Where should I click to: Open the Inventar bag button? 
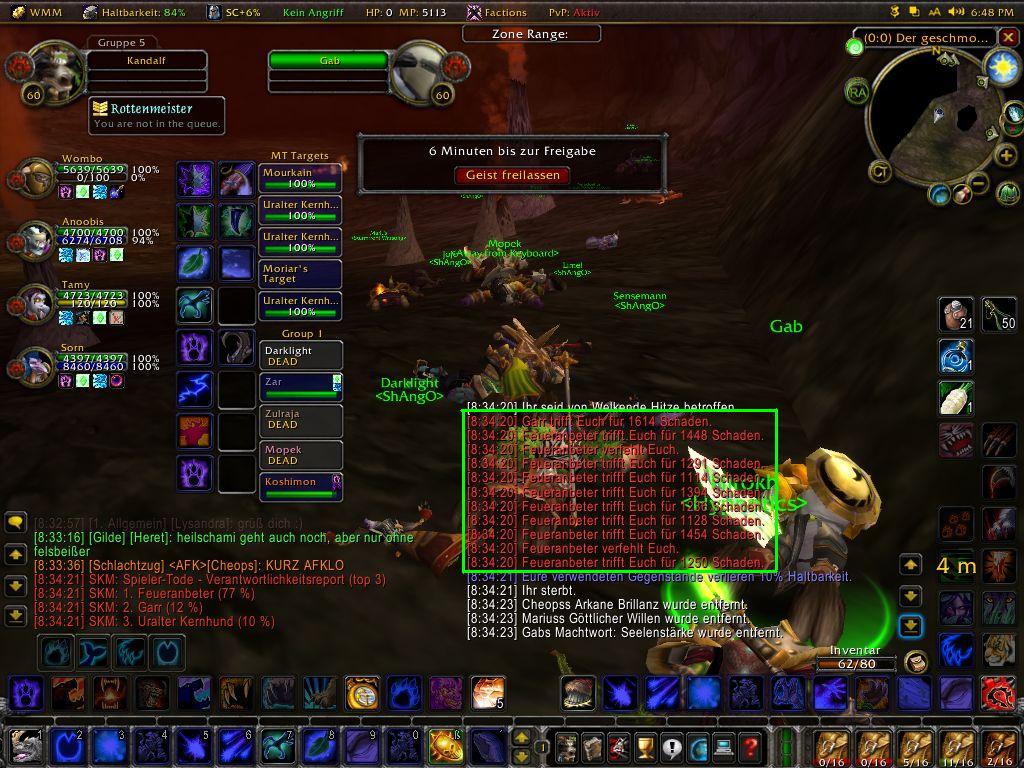914,662
